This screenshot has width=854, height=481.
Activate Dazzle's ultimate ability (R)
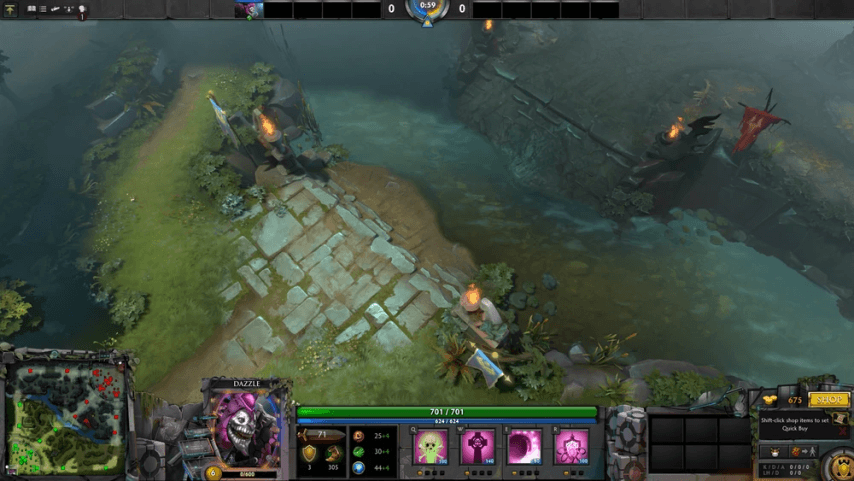click(571, 447)
